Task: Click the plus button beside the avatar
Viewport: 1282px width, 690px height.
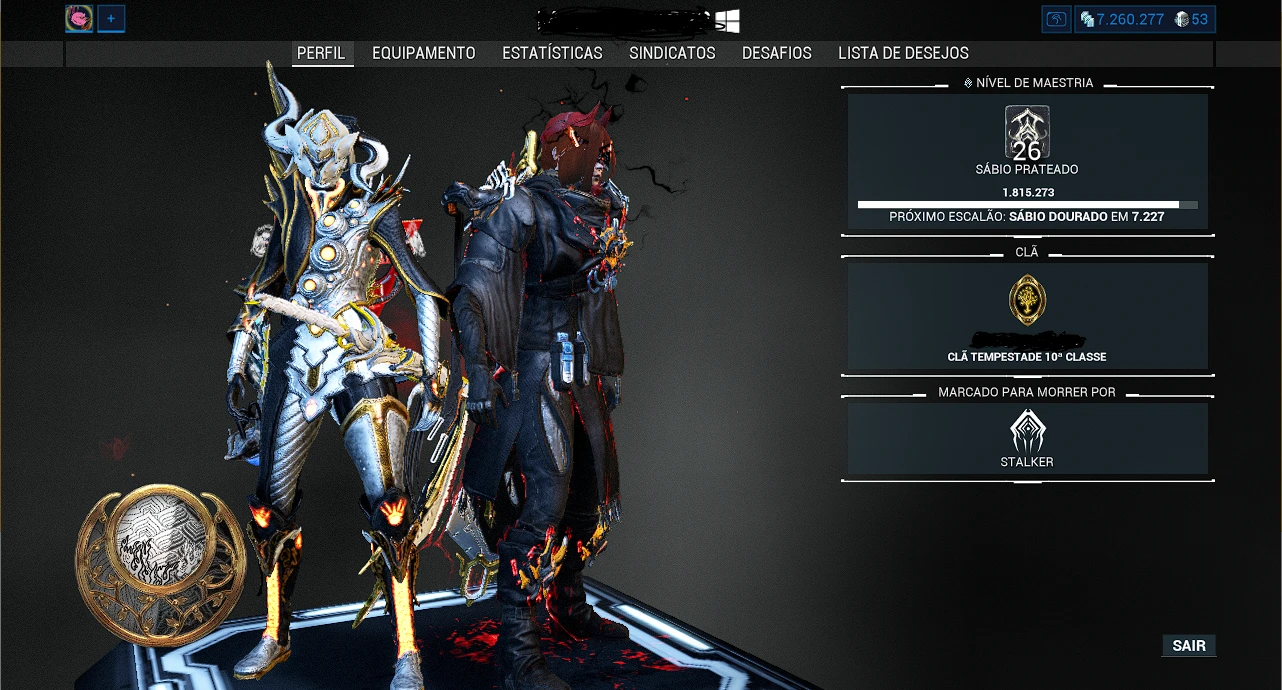Action: click(x=111, y=19)
